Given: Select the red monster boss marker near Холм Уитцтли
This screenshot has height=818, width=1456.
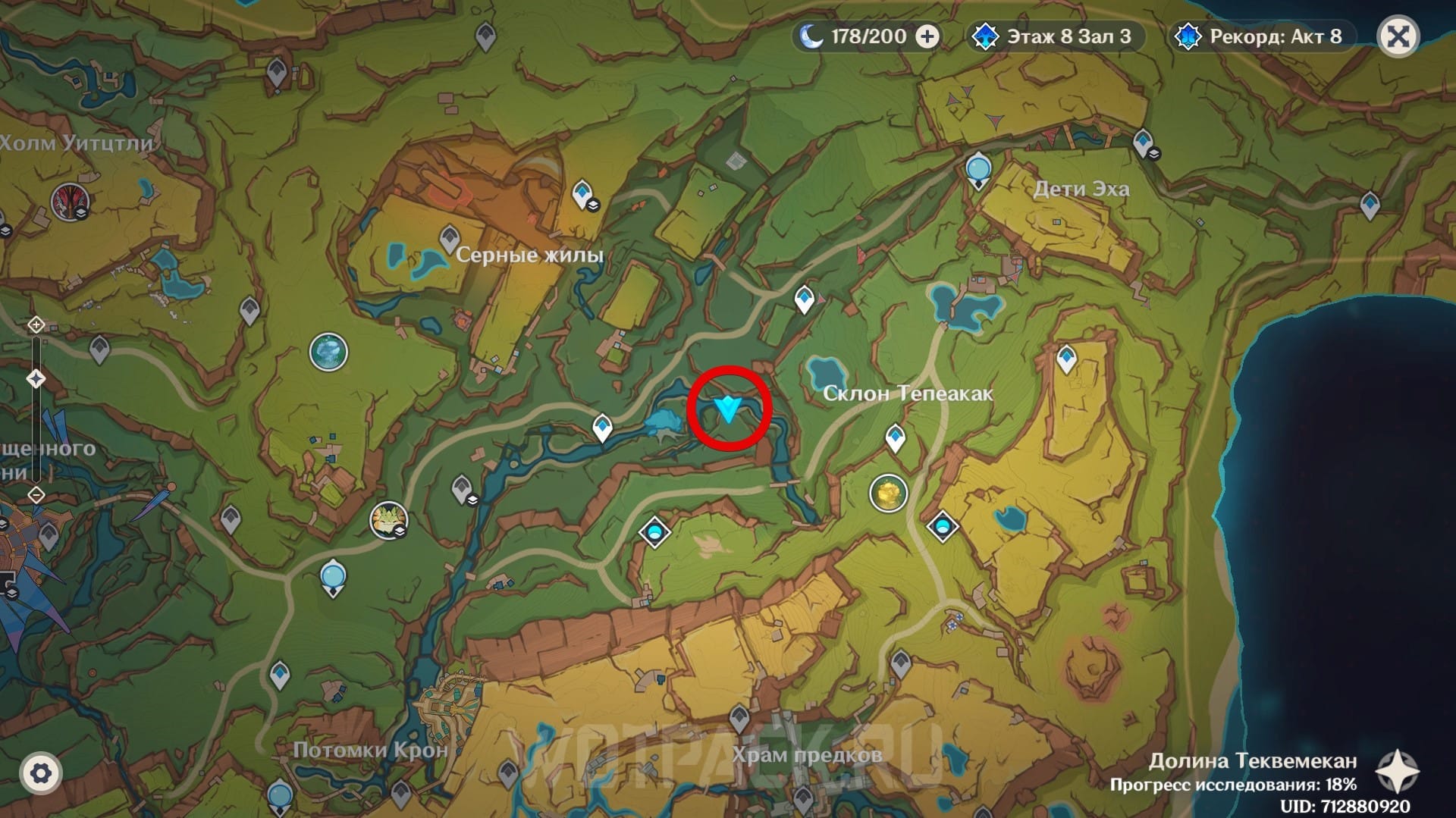Looking at the screenshot, I should [x=70, y=202].
